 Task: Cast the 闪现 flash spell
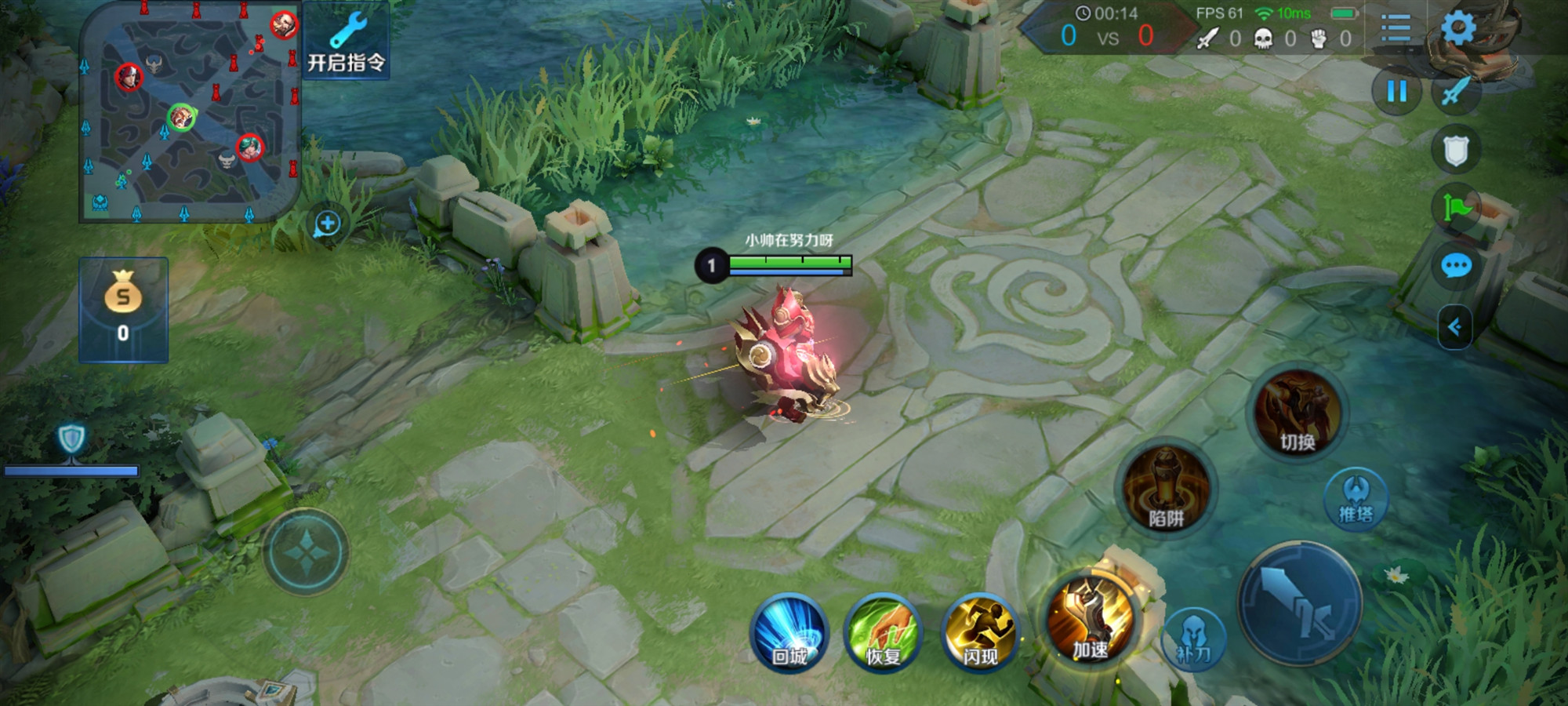point(980,633)
